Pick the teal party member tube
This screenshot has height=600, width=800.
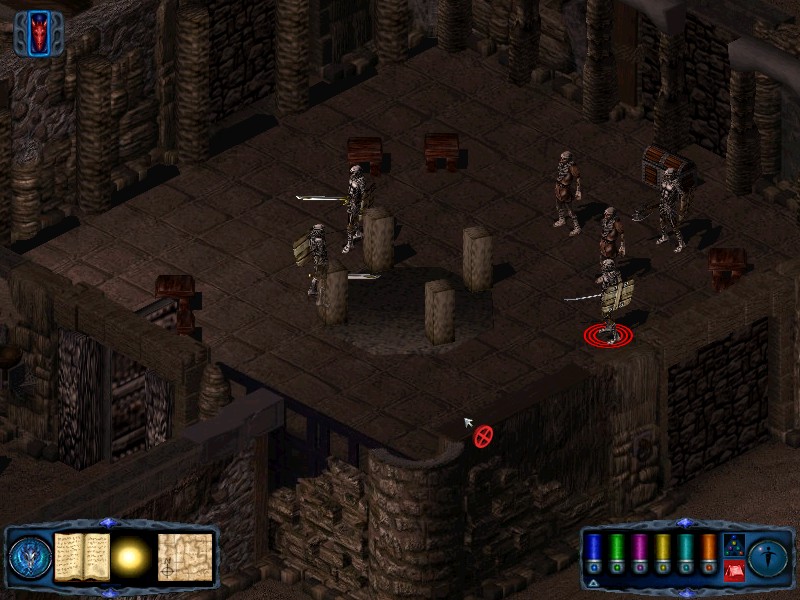(685, 552)
